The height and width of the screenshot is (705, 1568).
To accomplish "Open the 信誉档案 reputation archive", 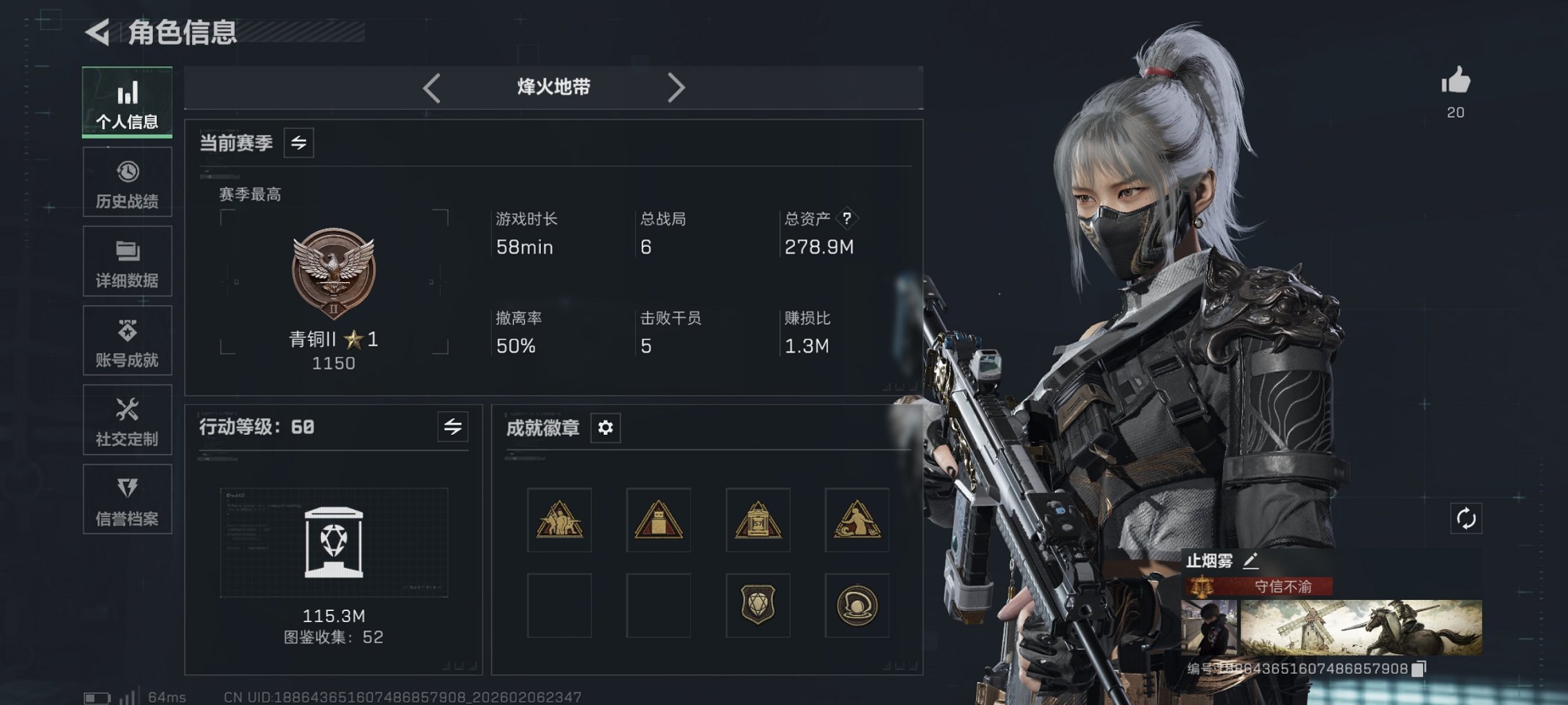I will coord(127,499).
